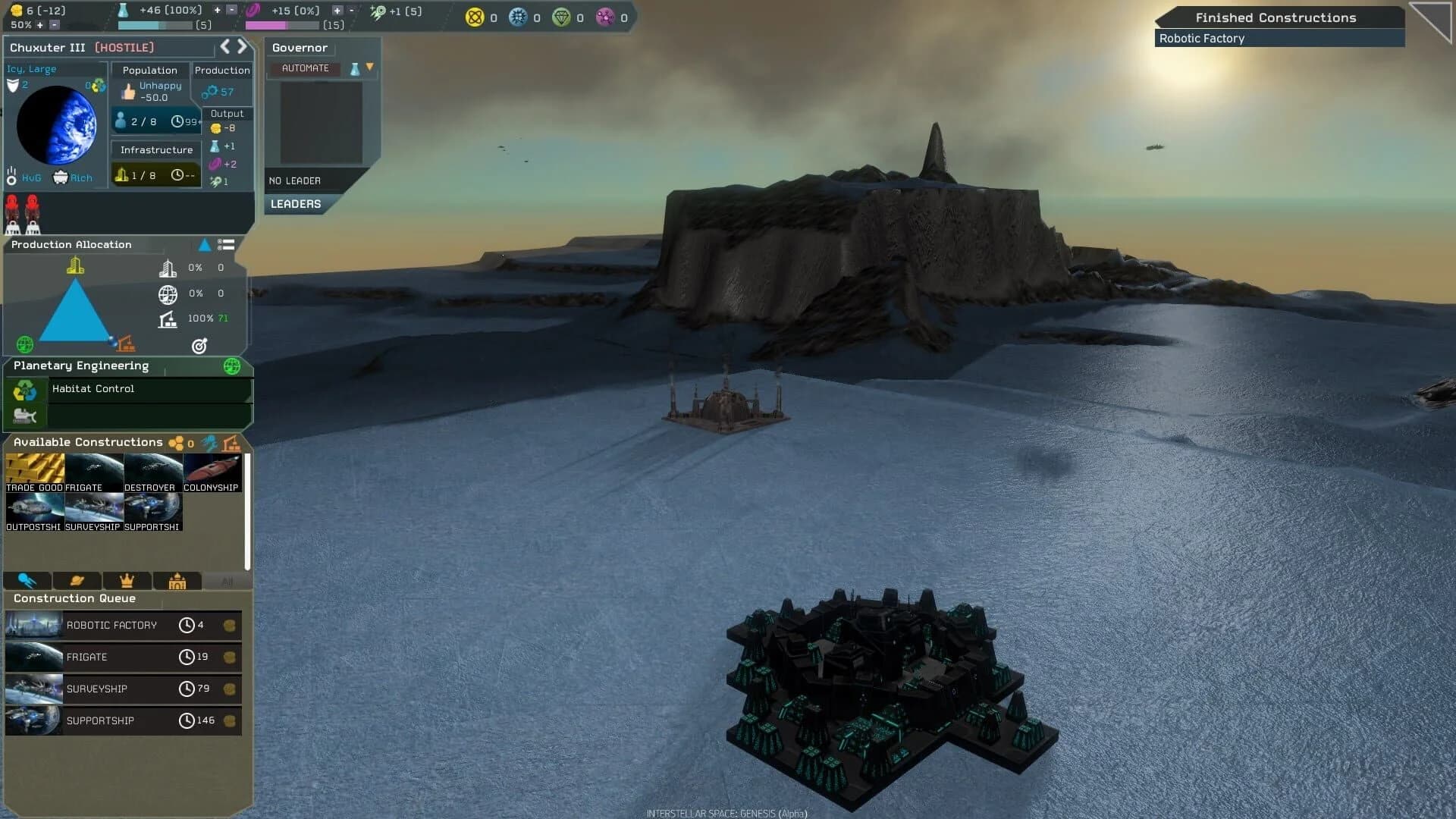Select the crown filter icon above Construction Queue
Viewport: 1456px width, 819px height.
coord(127,580)
